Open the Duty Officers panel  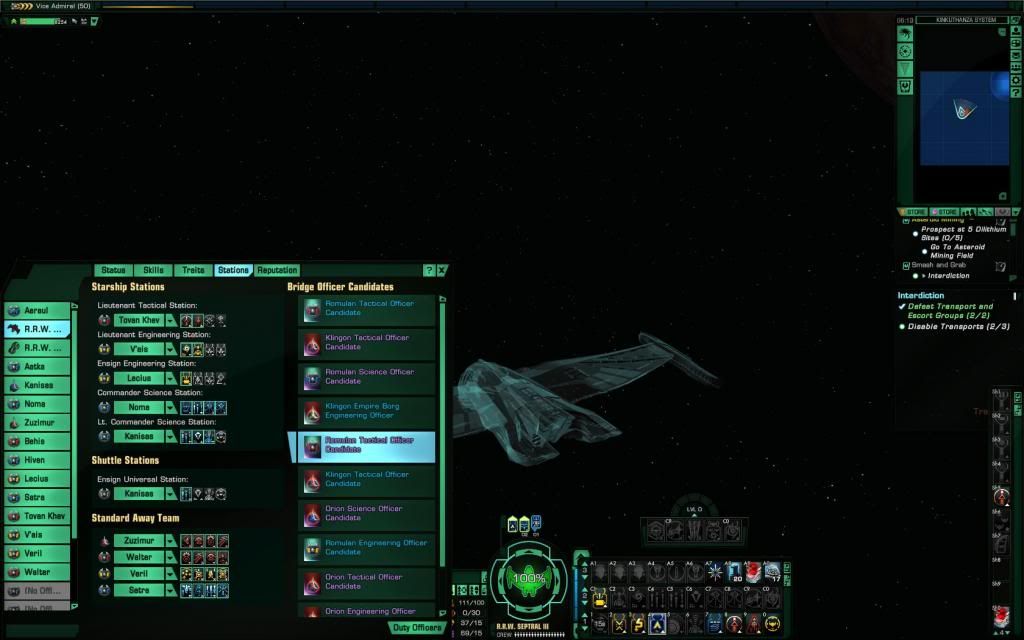pyautogui.click(x=417, y=628)
